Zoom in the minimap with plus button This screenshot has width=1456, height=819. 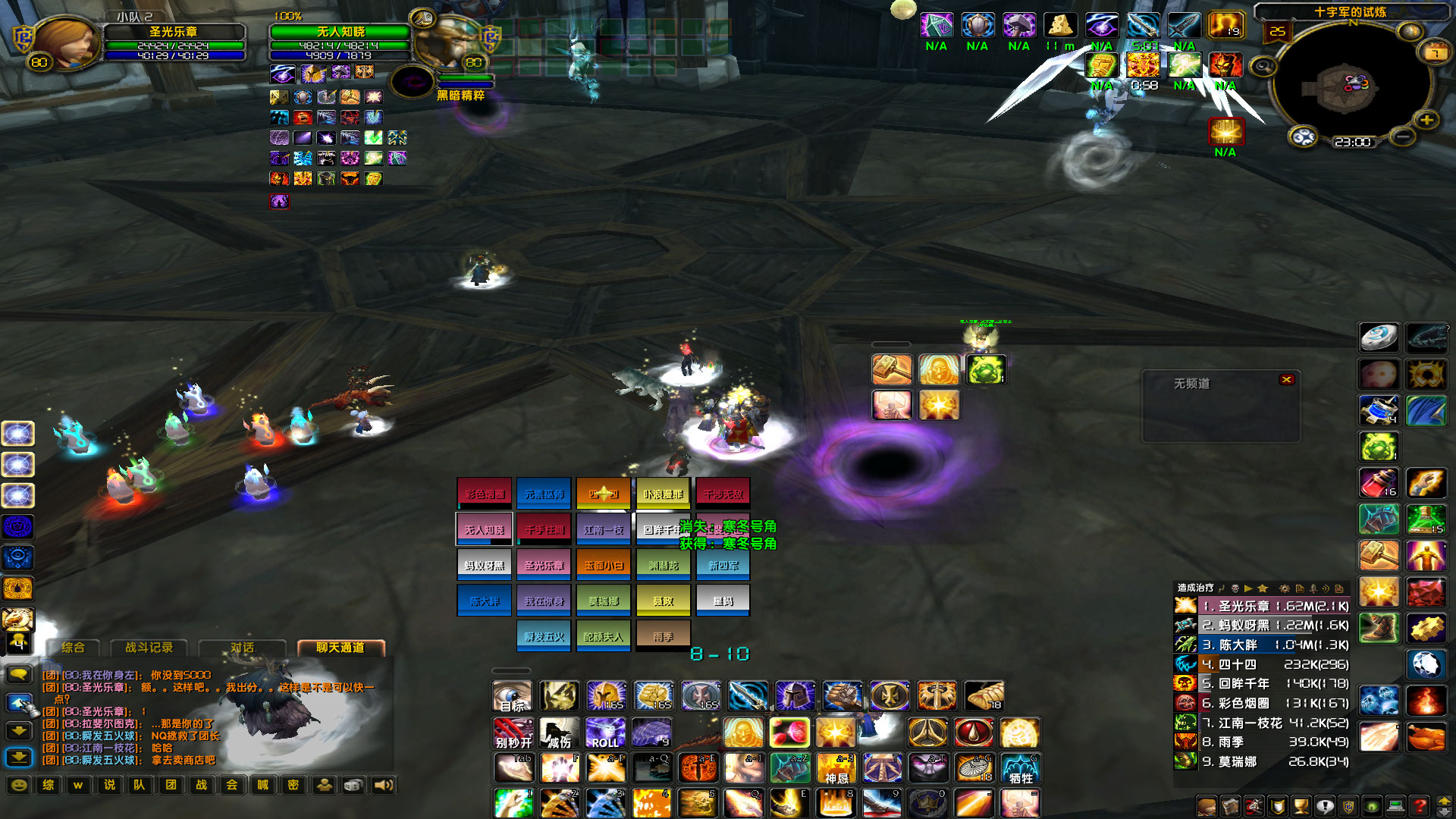pos(1426,121)
